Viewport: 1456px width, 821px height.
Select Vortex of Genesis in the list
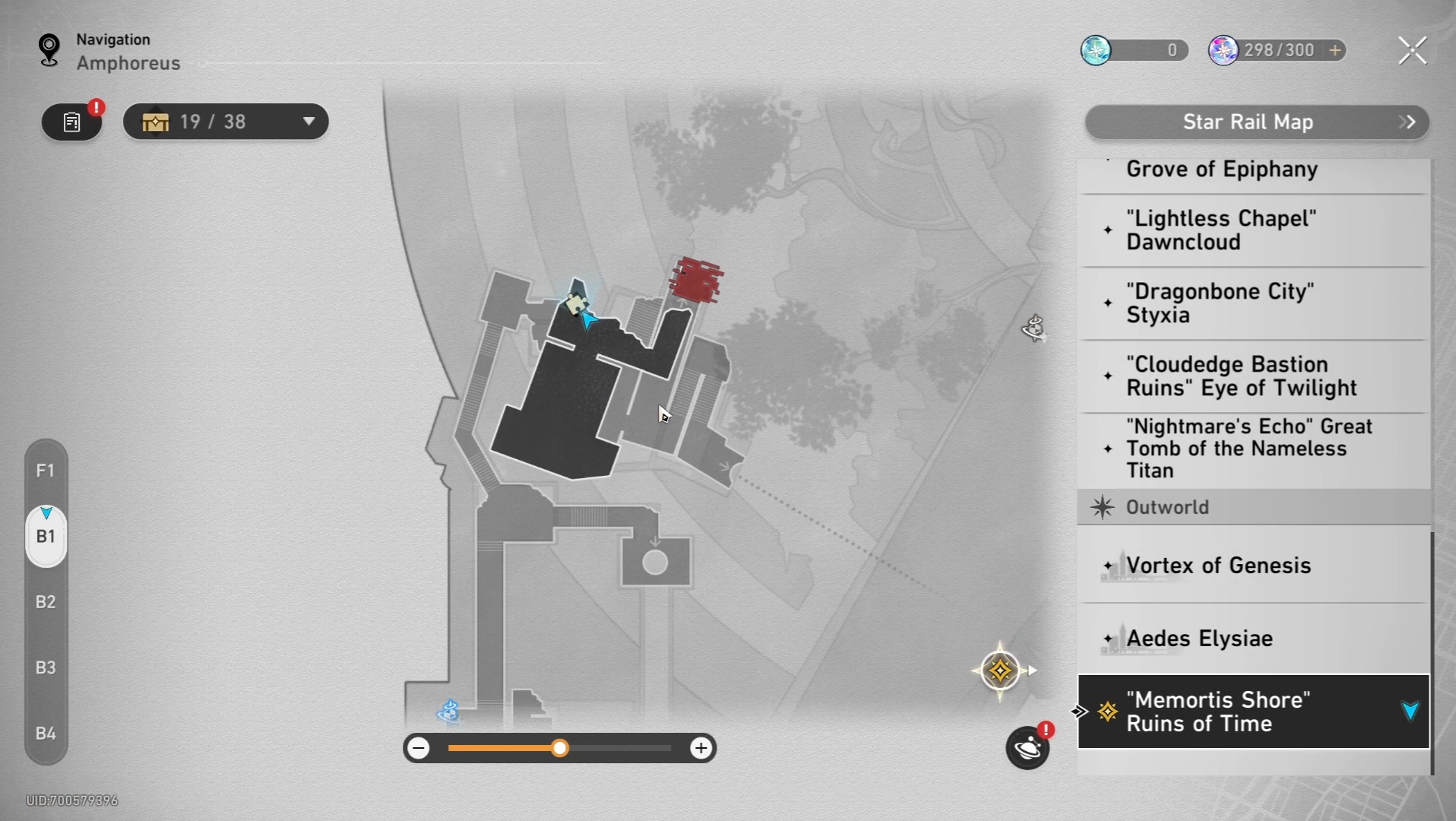pyautogui.click(x=1218, y=566)
